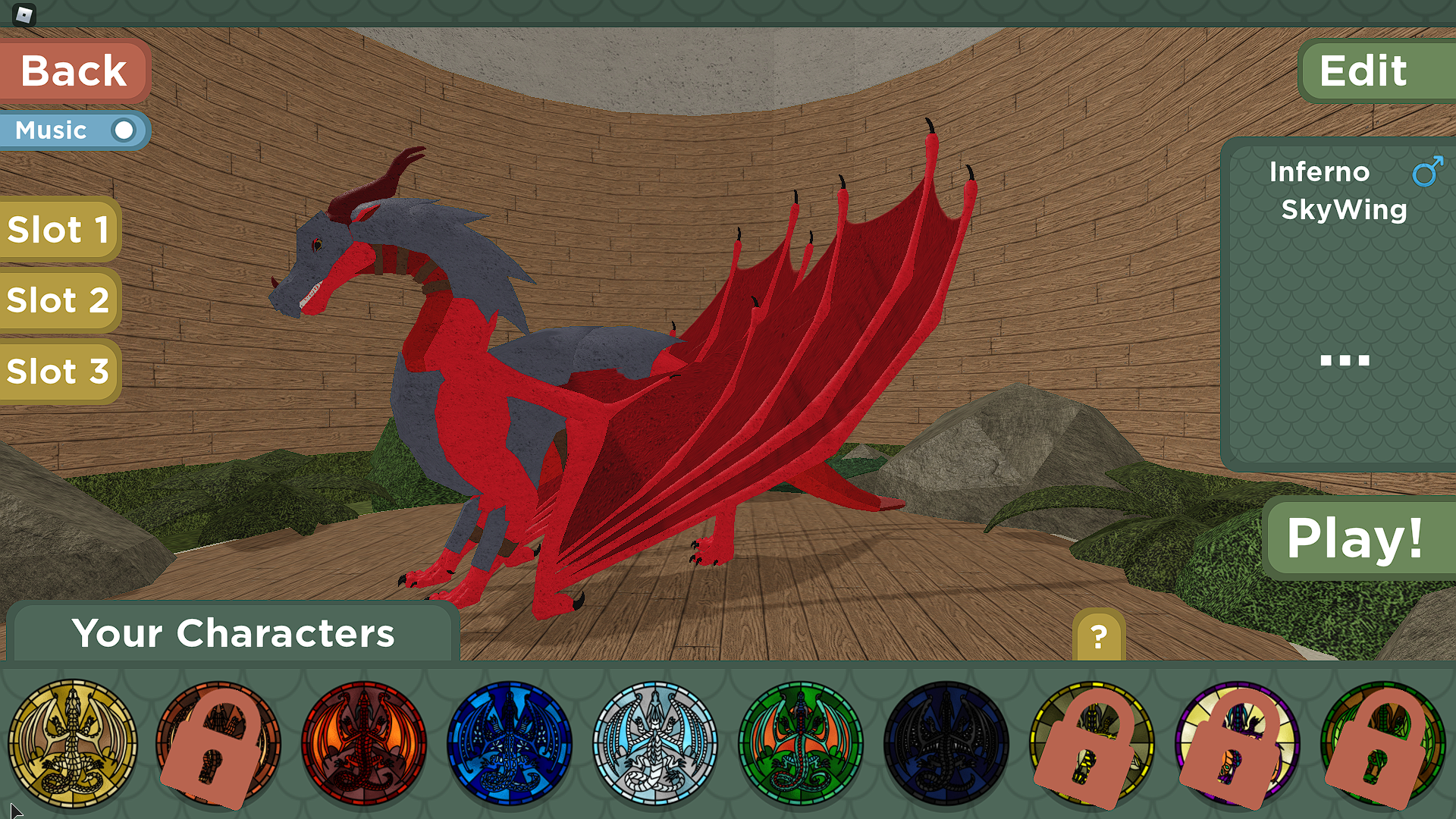The width and height of the screenshot is (1456, 819).
Task: Click the locked purple-rimmed tribe emblem
Action: [1238, 744]
